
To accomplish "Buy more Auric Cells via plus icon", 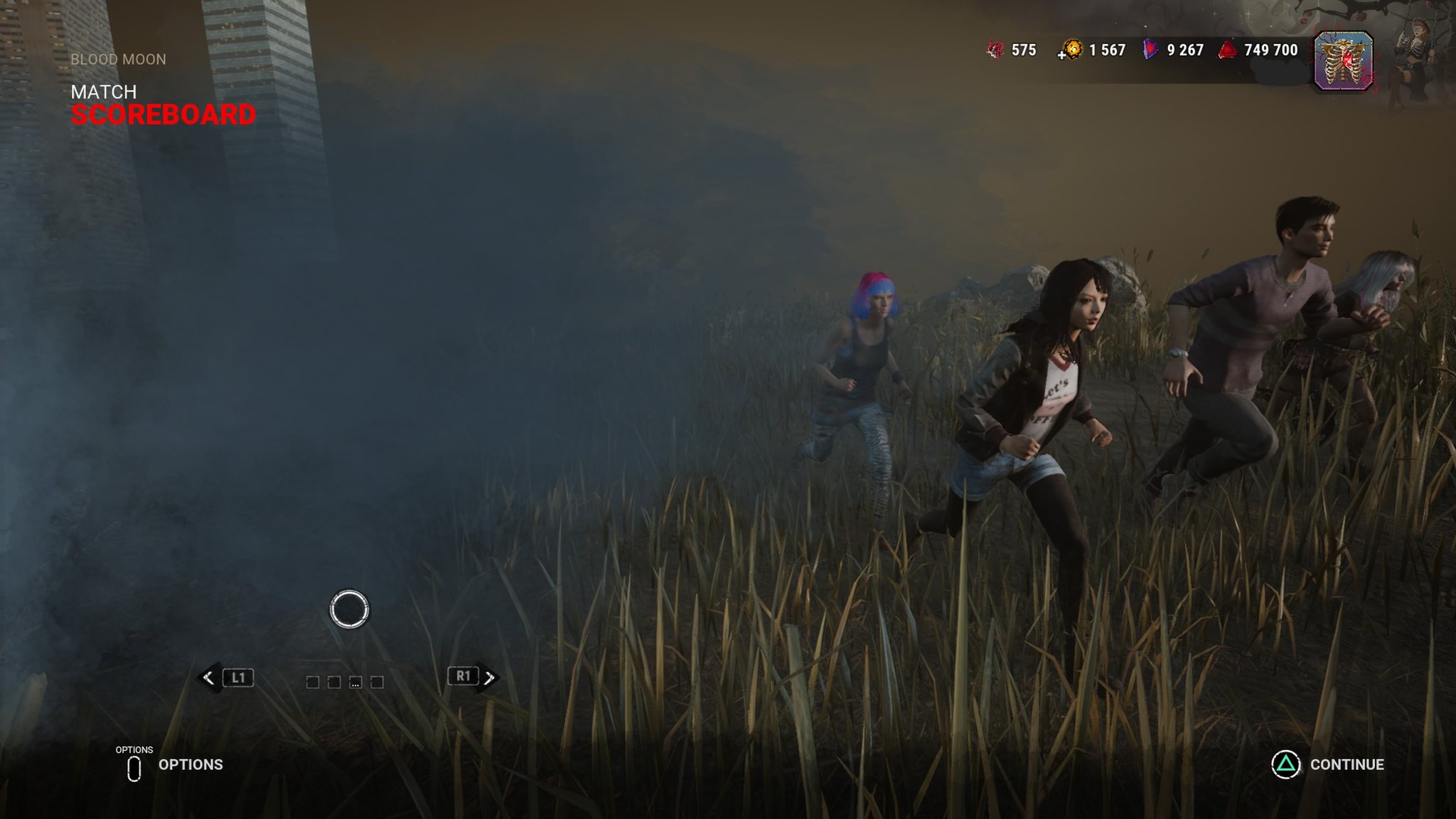I will 1062,54.
